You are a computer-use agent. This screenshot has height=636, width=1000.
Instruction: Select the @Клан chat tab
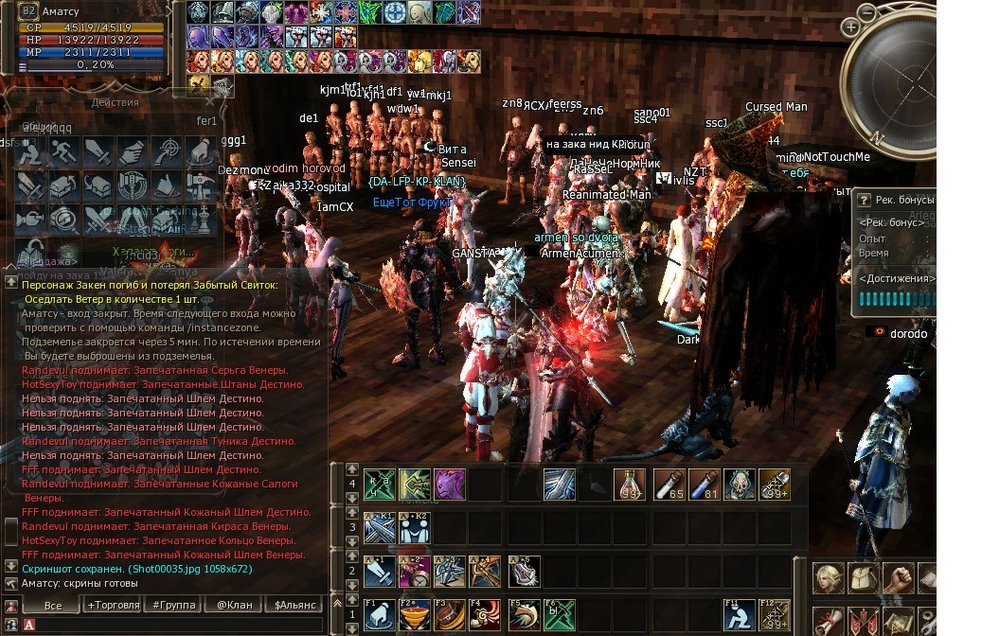231,605
